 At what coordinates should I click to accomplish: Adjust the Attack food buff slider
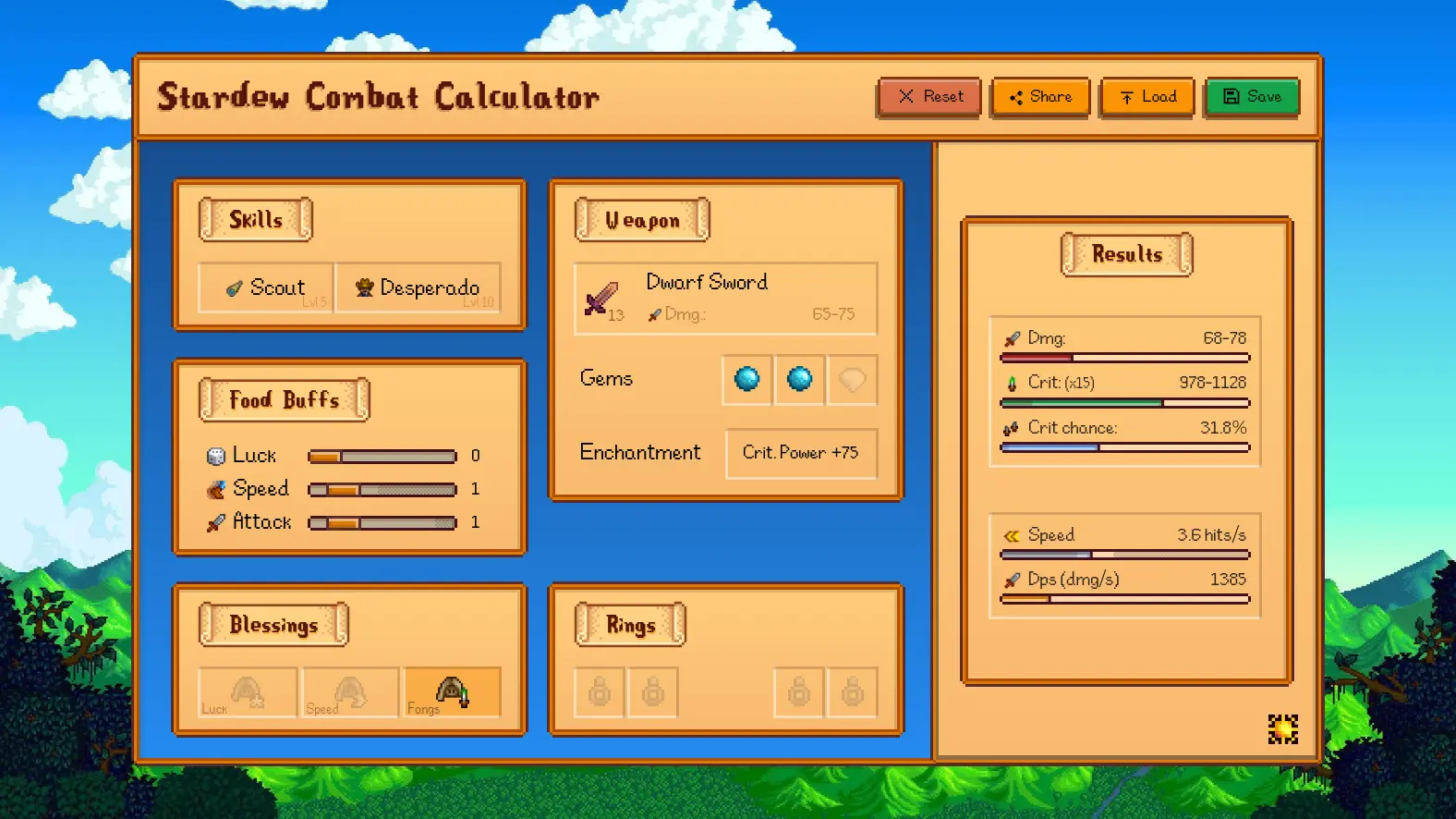[x=382, y=523]
